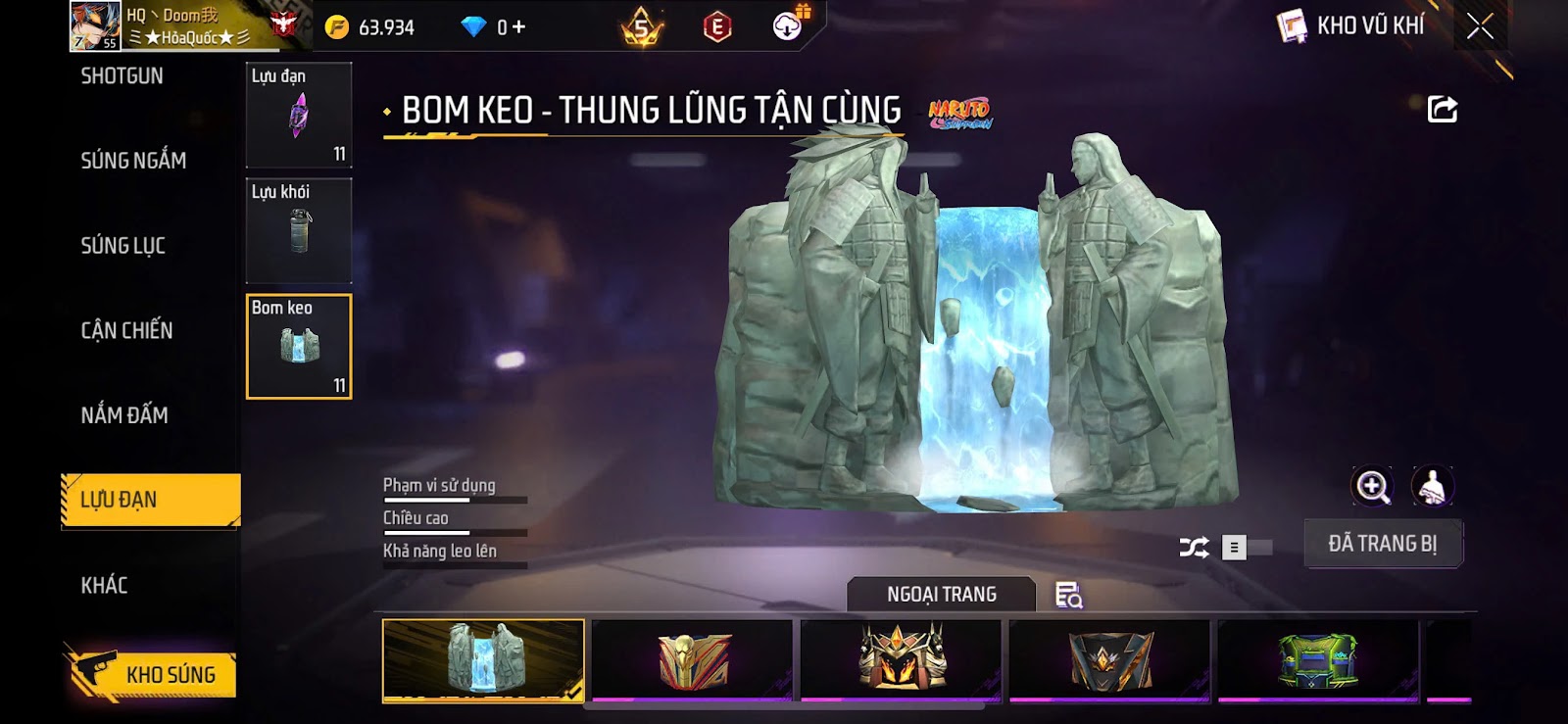Select the Lựu đạn grenade slot
This screenshot has height=724, width=1568.
[x=298, y=116]
